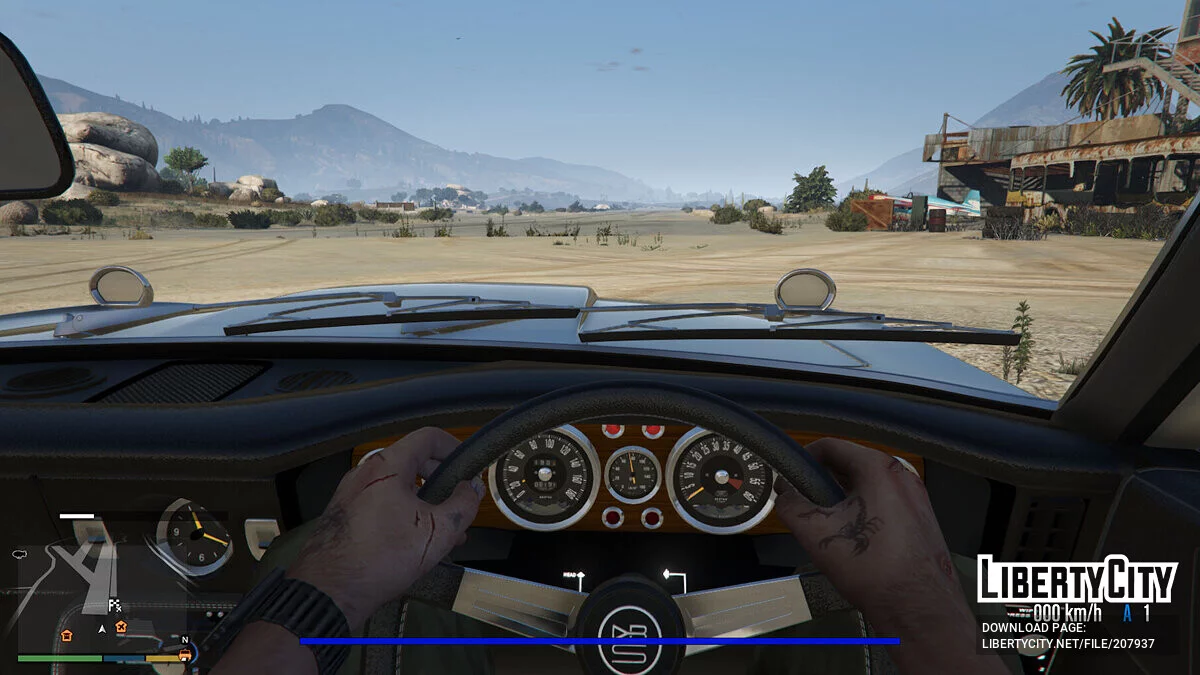Select the orange hangar house blip with airplane
This screenshot has width=1200, height=675.
(121, 628)
